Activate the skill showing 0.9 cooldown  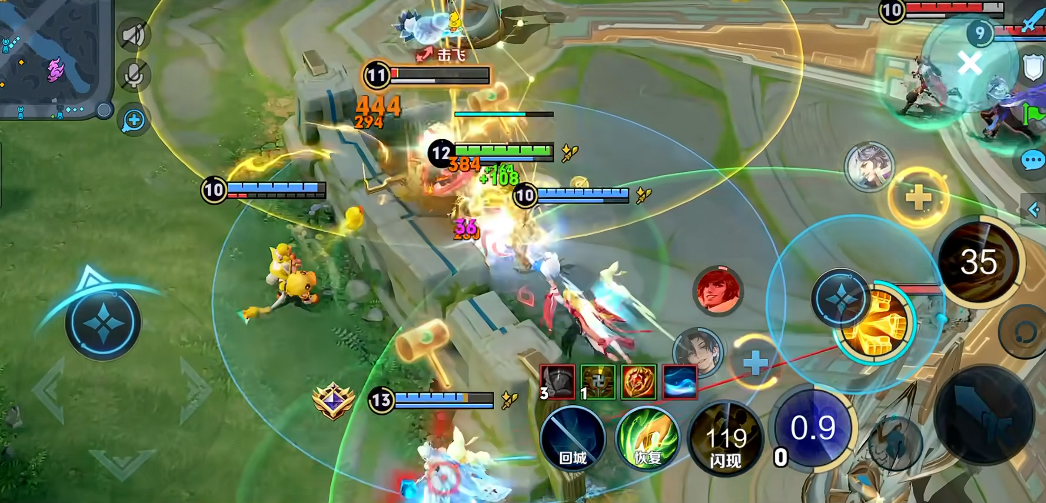pyautogui.click(x=813, y=428)
